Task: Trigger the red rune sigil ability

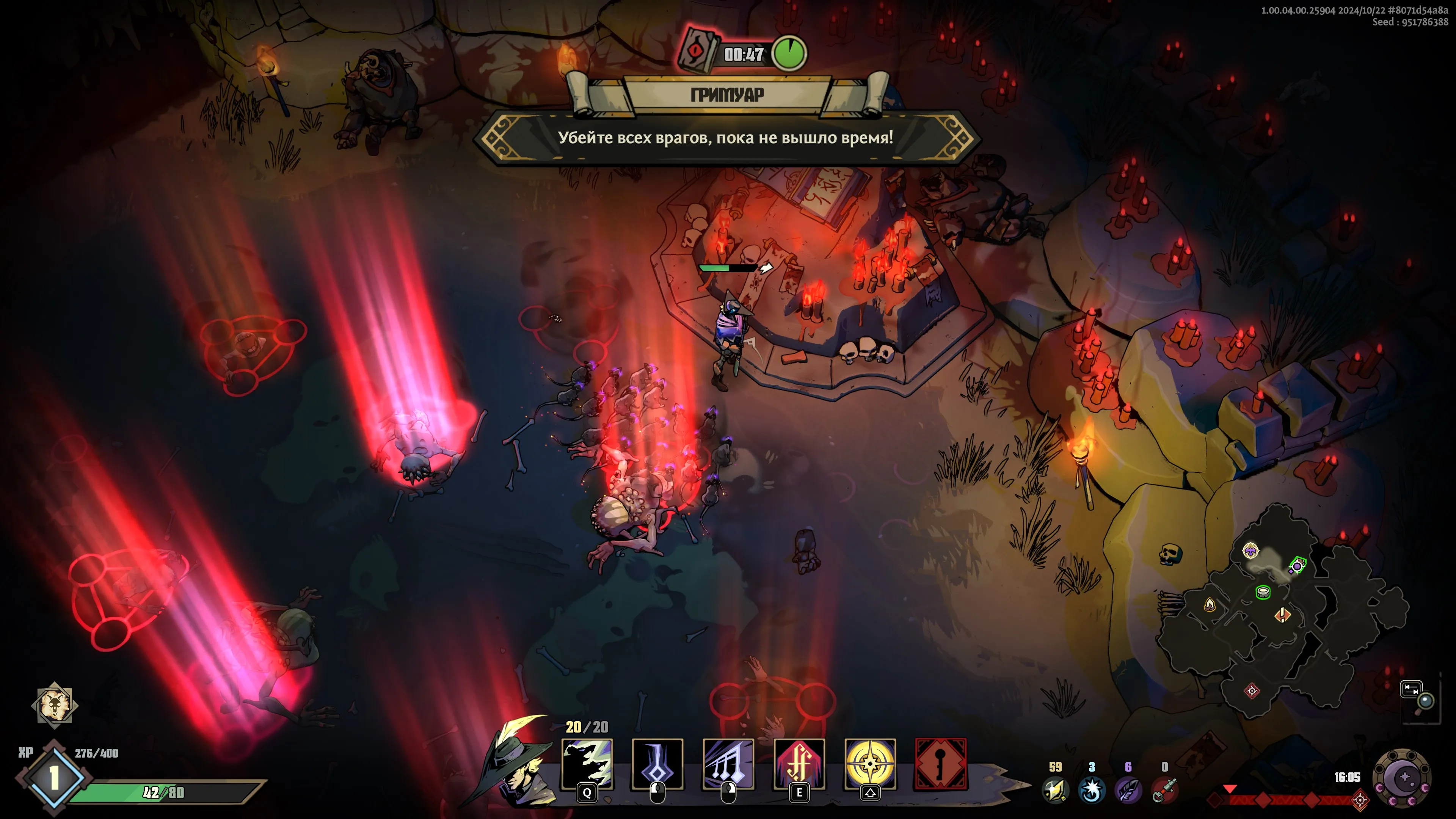Action: (x=799, y=764)
